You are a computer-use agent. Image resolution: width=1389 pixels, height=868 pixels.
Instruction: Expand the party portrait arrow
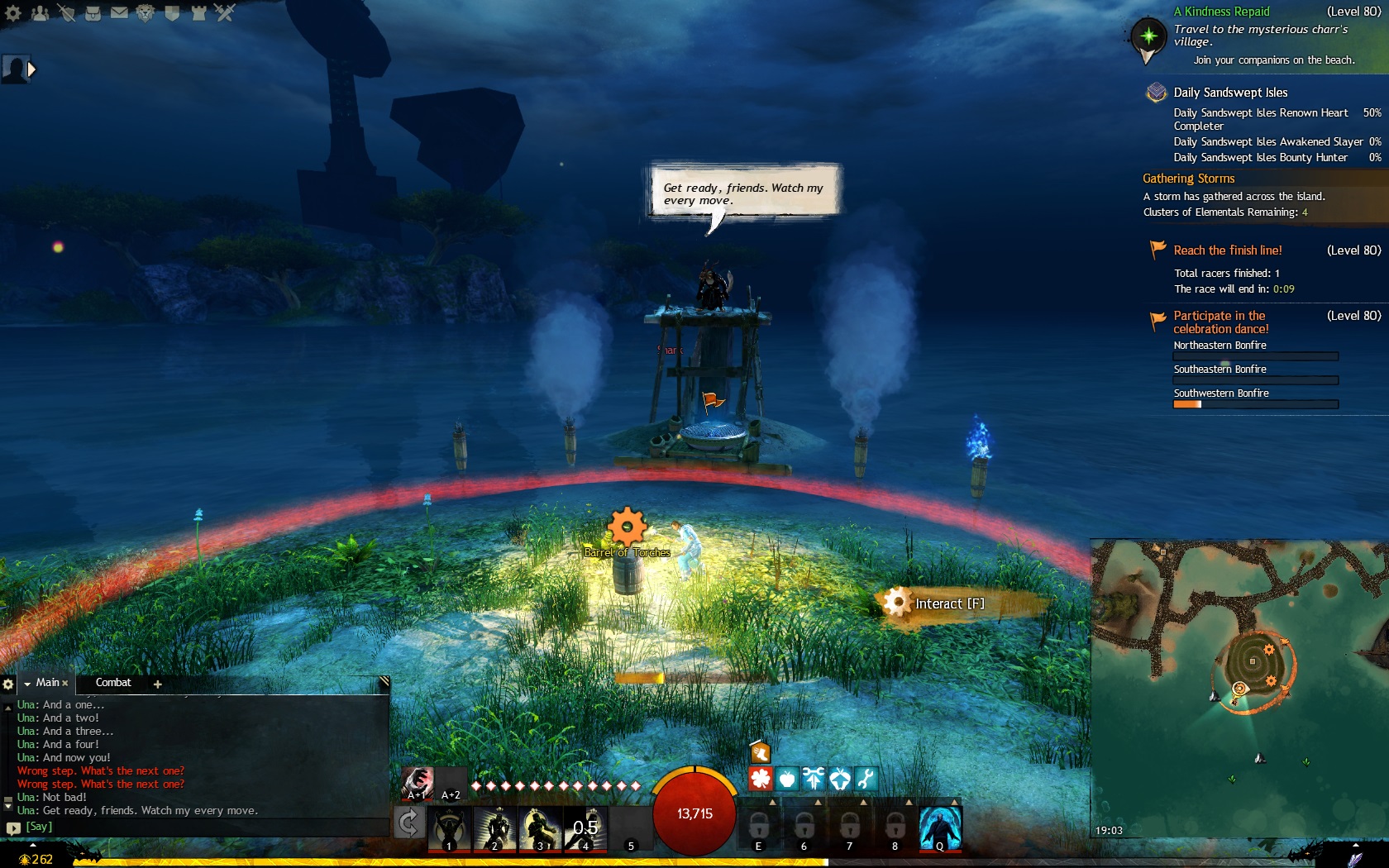[x=31, y=69]
